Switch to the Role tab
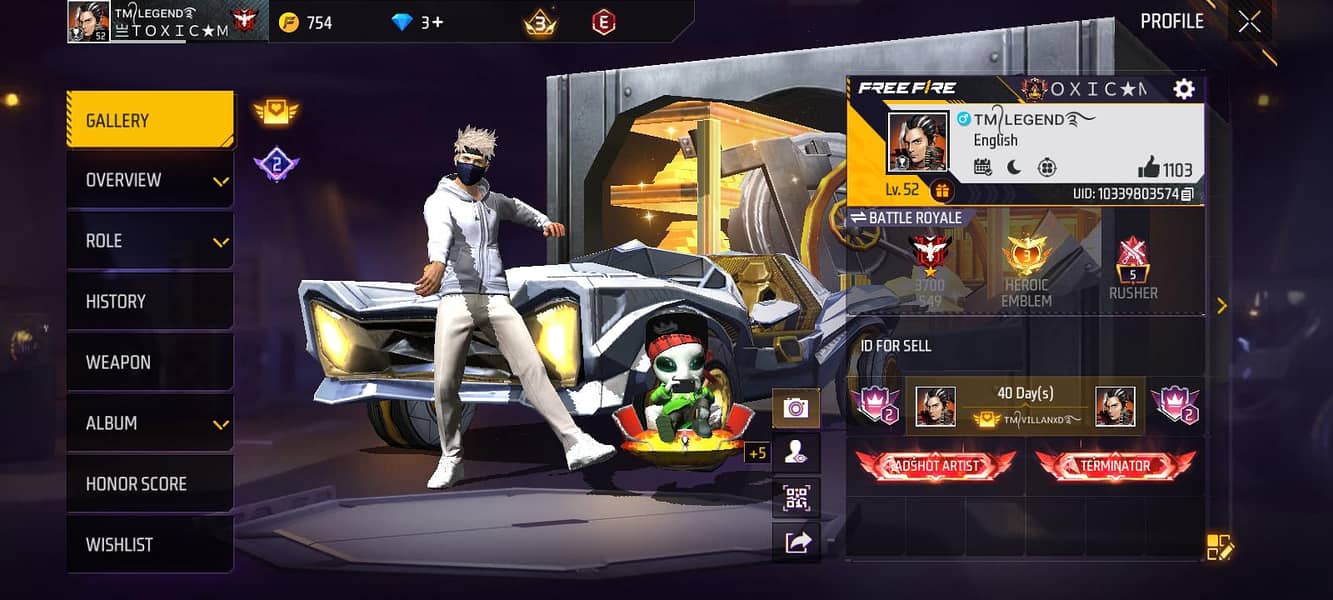 point(150,241)
